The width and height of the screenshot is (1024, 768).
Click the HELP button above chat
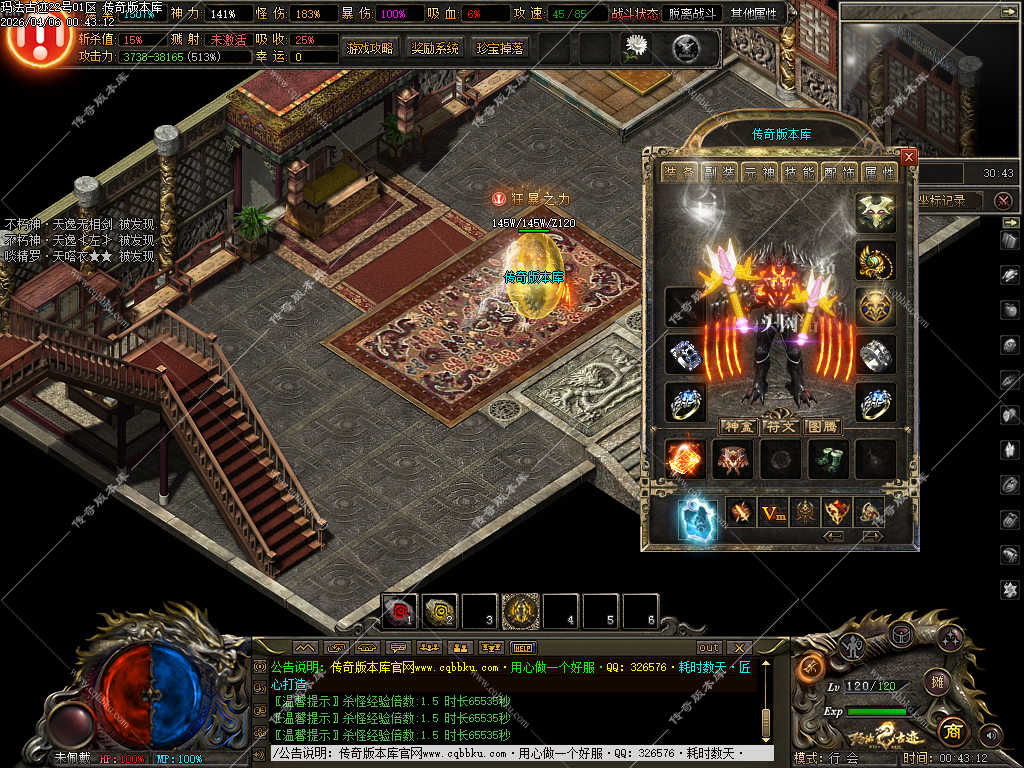pyautogui.click(x=524, y=647)
